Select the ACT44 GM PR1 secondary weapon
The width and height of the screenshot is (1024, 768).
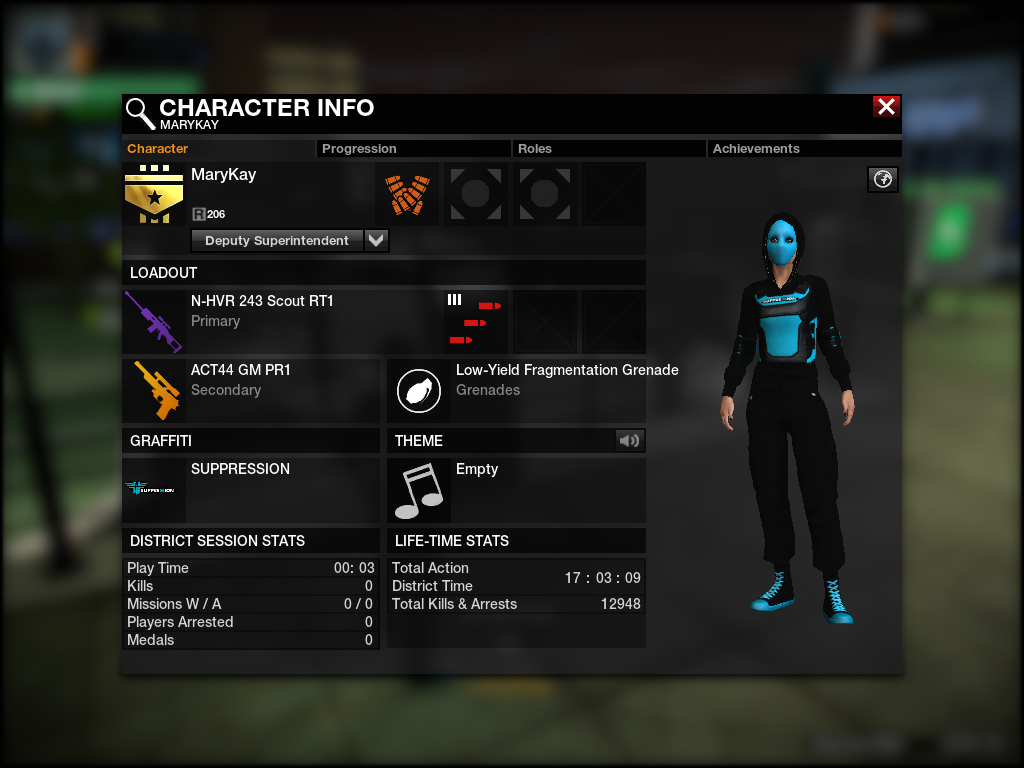(x=153, y=390)
